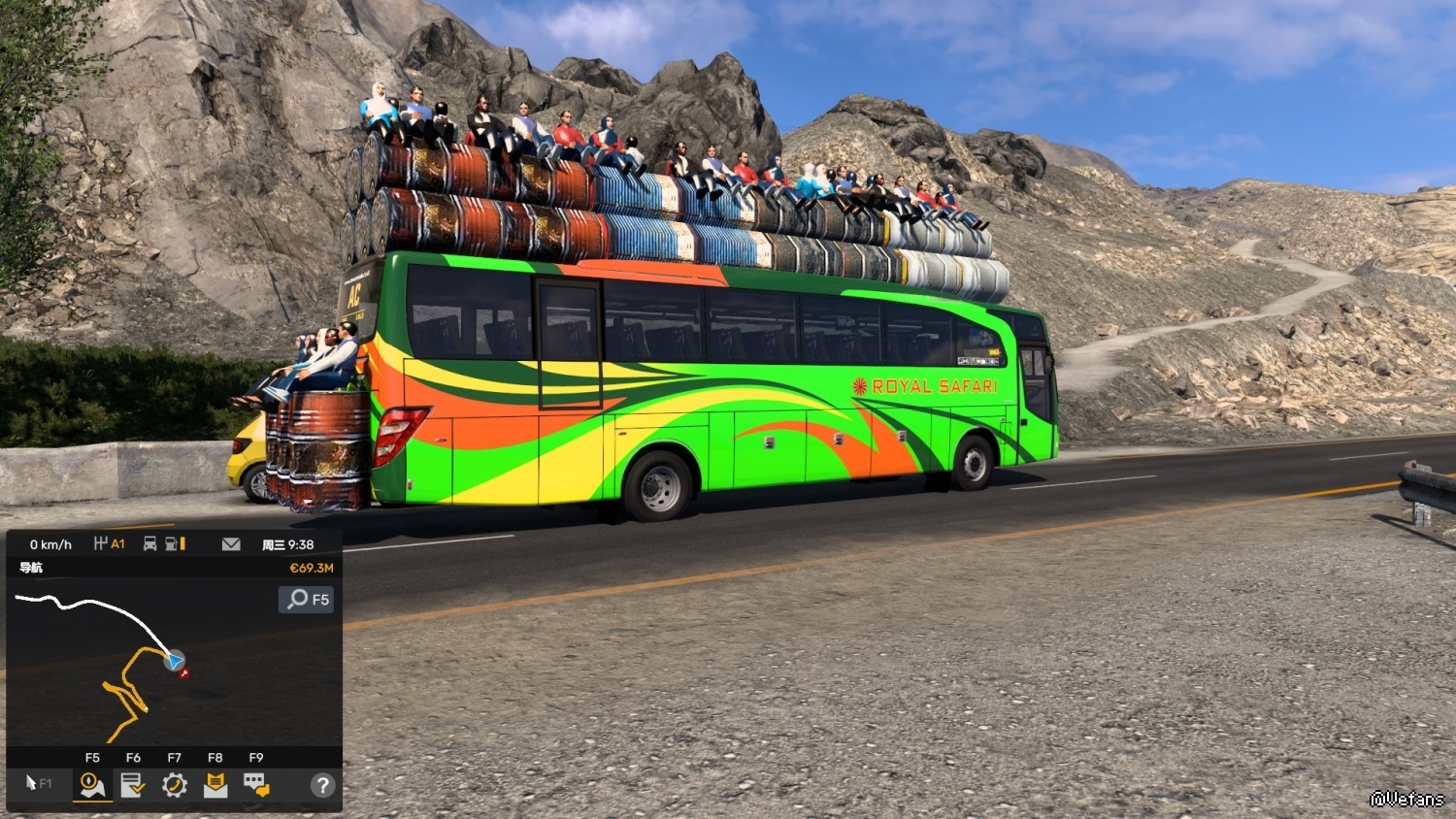The width and height of the screenshot is (1456, 819).
Task: Zoom the route advisor map with magnifier button
Action: point(307,599)
